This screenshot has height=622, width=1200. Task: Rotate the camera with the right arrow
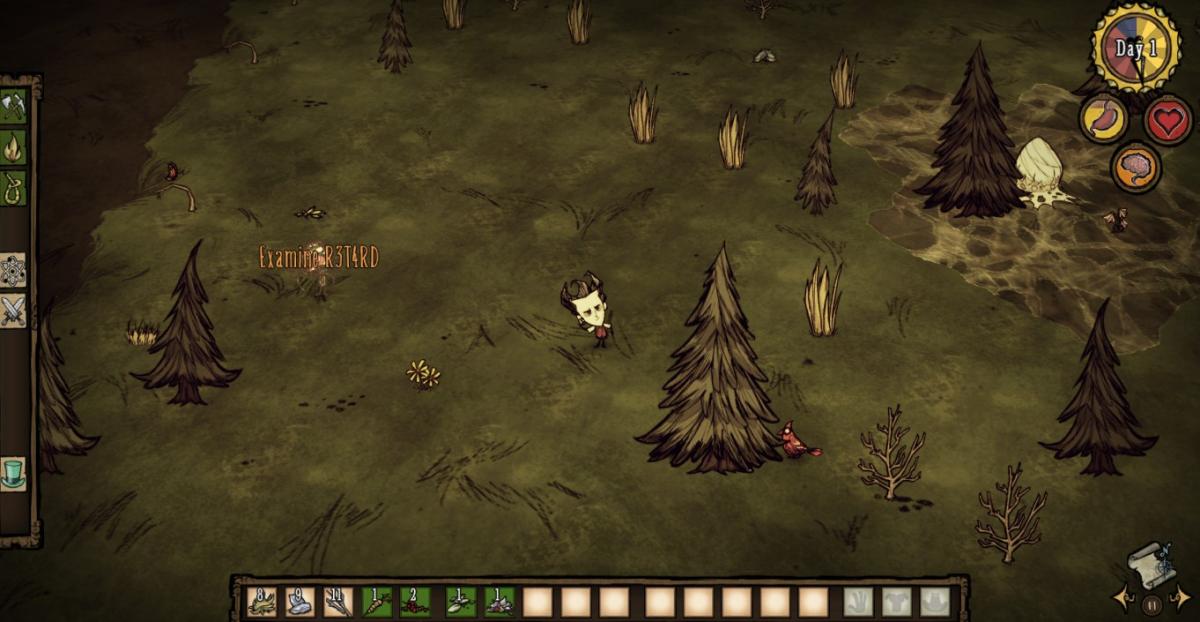pos(1184,598)
